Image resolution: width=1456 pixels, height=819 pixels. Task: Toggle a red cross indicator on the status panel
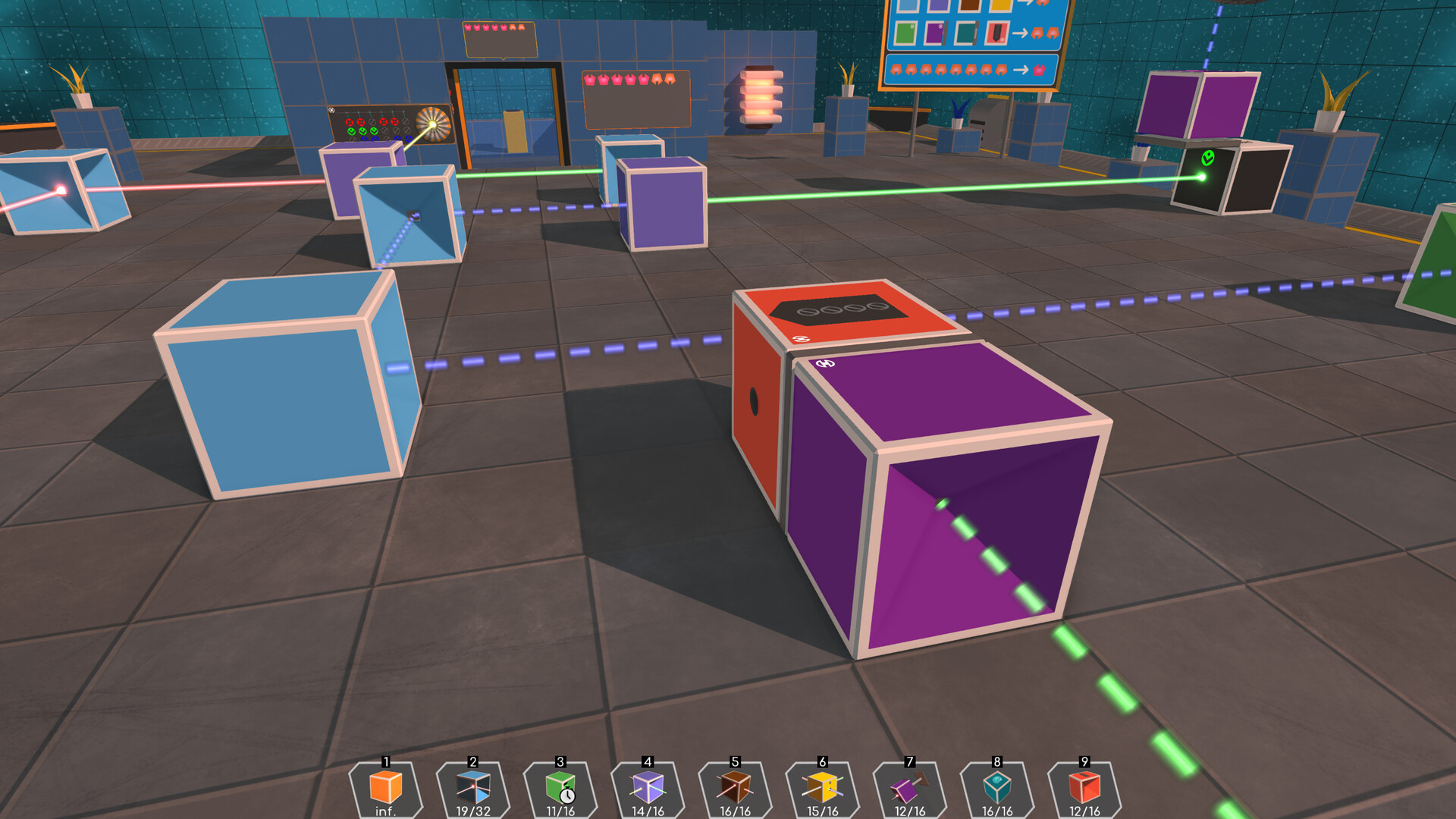[349, 122]
